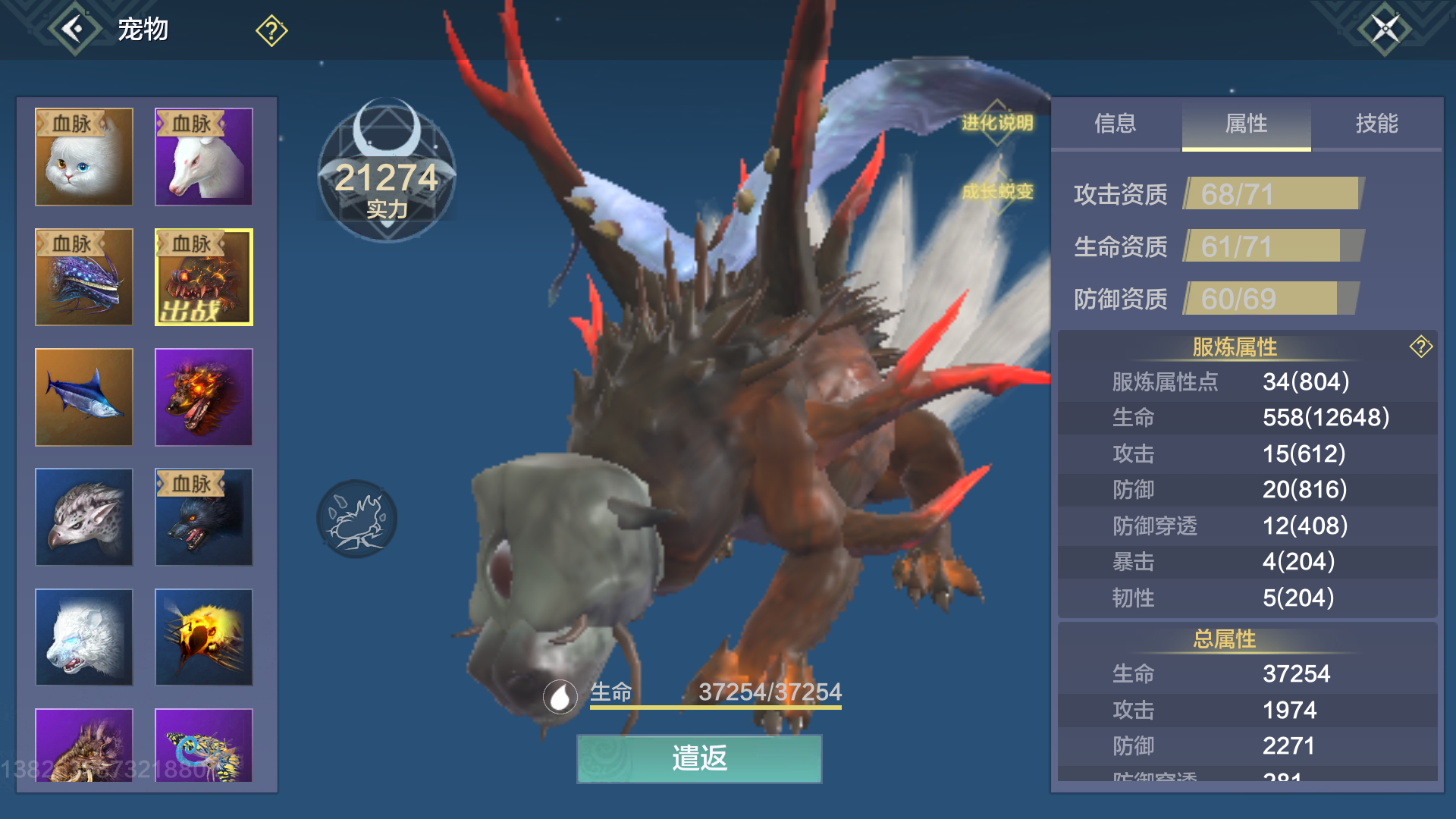This screenshot has width=1456, height=819.
Task: Open help via question mark beside 宠物 title
Action: 271,30
